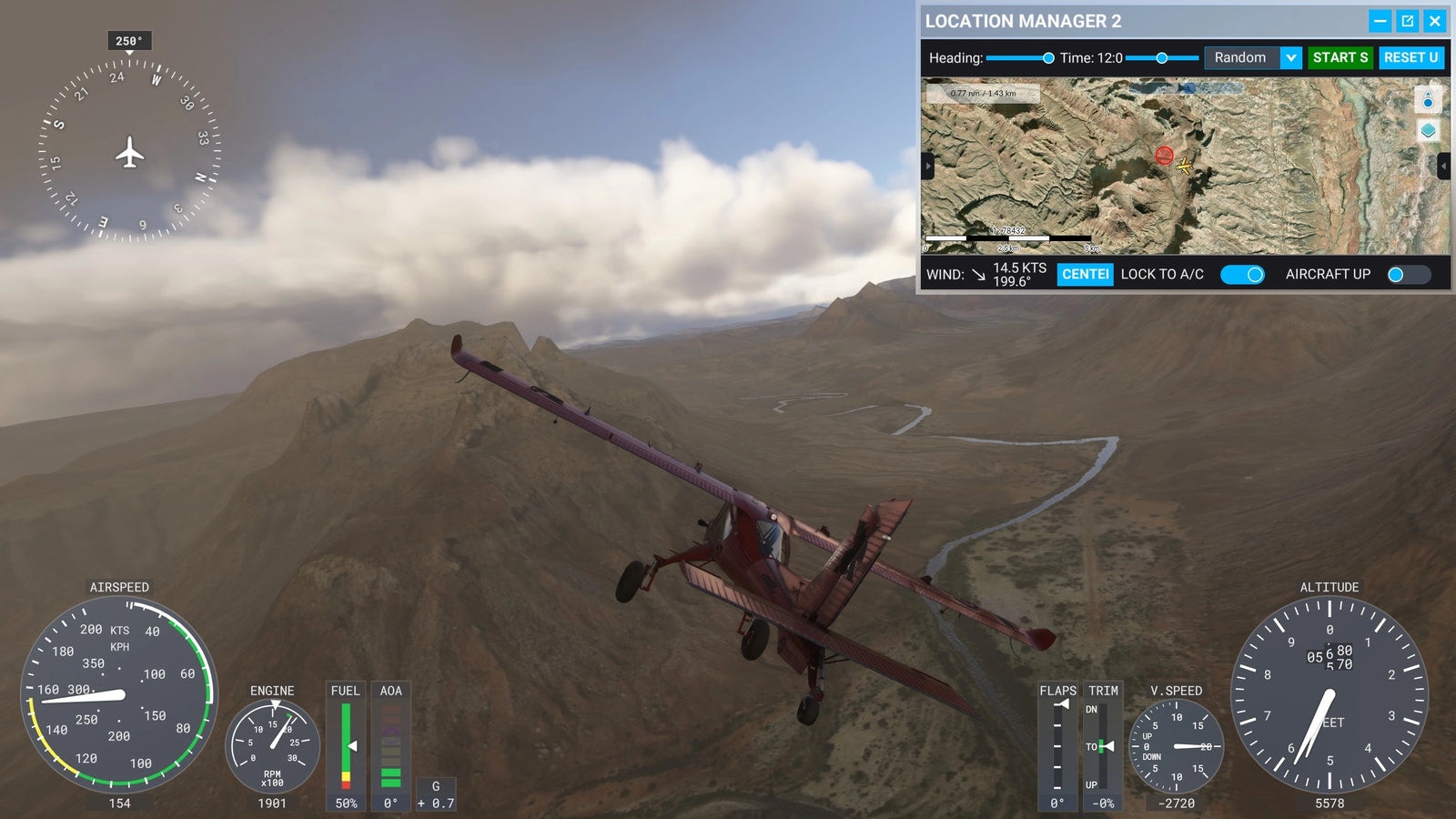Toggle the Aircraft Up switch
The image size is (1456, 819).
point(1408,274)
